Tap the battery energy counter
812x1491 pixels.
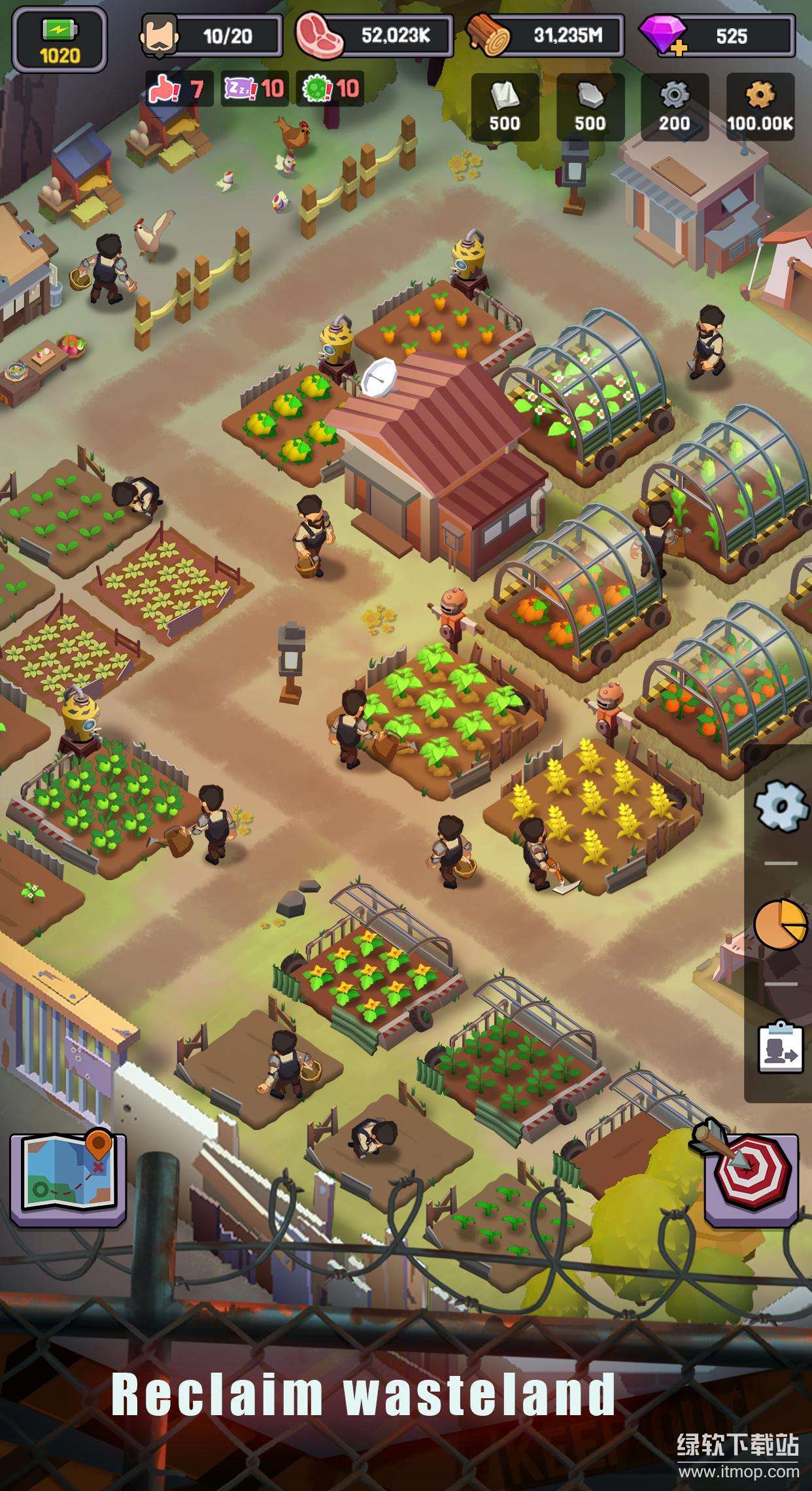click(x=59, y=41)
